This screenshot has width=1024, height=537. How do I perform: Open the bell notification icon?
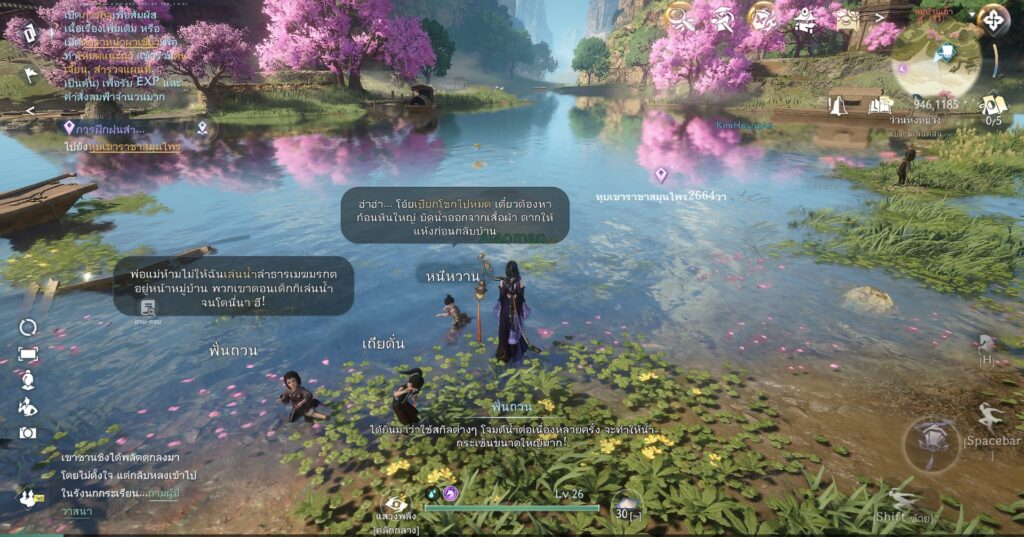[838, 105]
